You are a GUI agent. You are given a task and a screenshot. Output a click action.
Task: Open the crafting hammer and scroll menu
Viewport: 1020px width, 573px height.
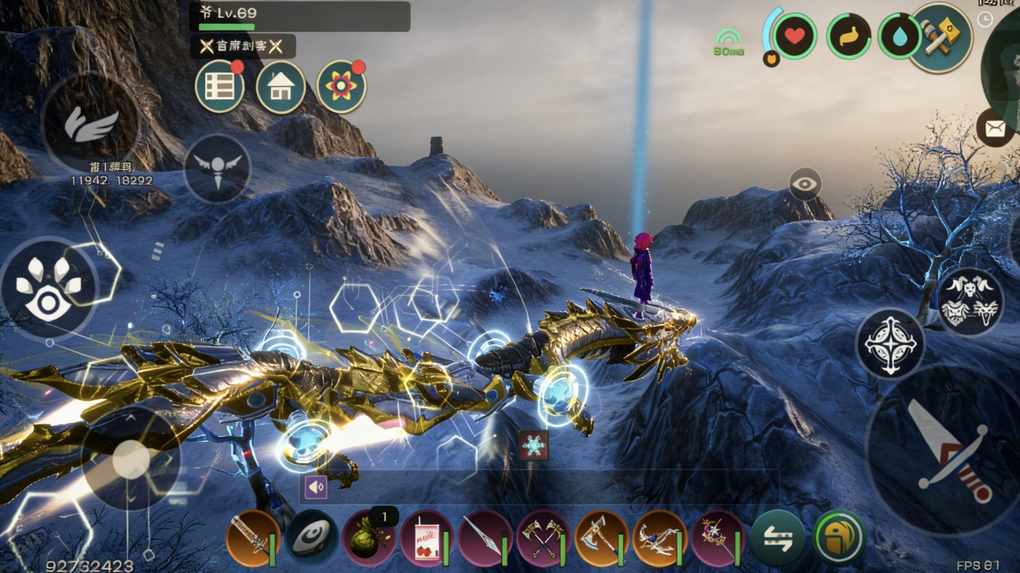tap(940, 37)
